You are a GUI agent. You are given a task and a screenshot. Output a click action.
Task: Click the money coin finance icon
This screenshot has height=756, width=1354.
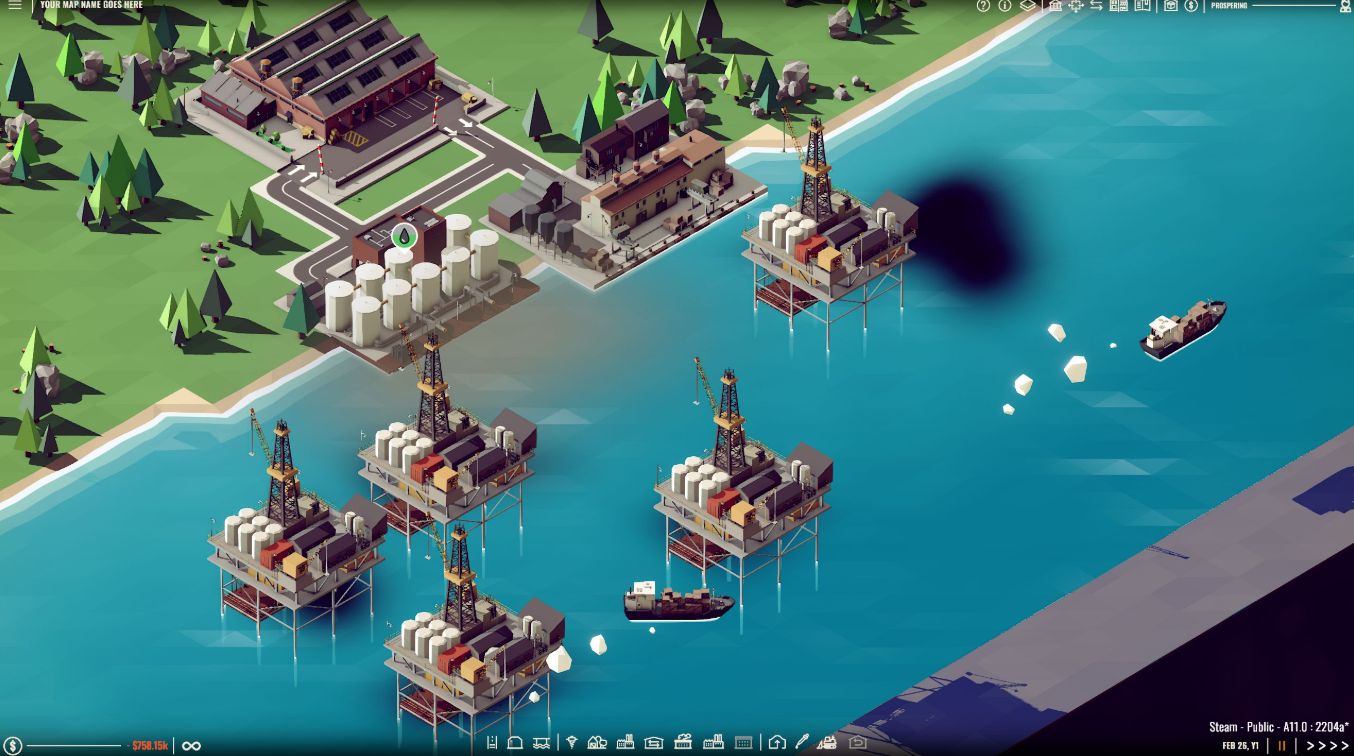click(1191, 7)
